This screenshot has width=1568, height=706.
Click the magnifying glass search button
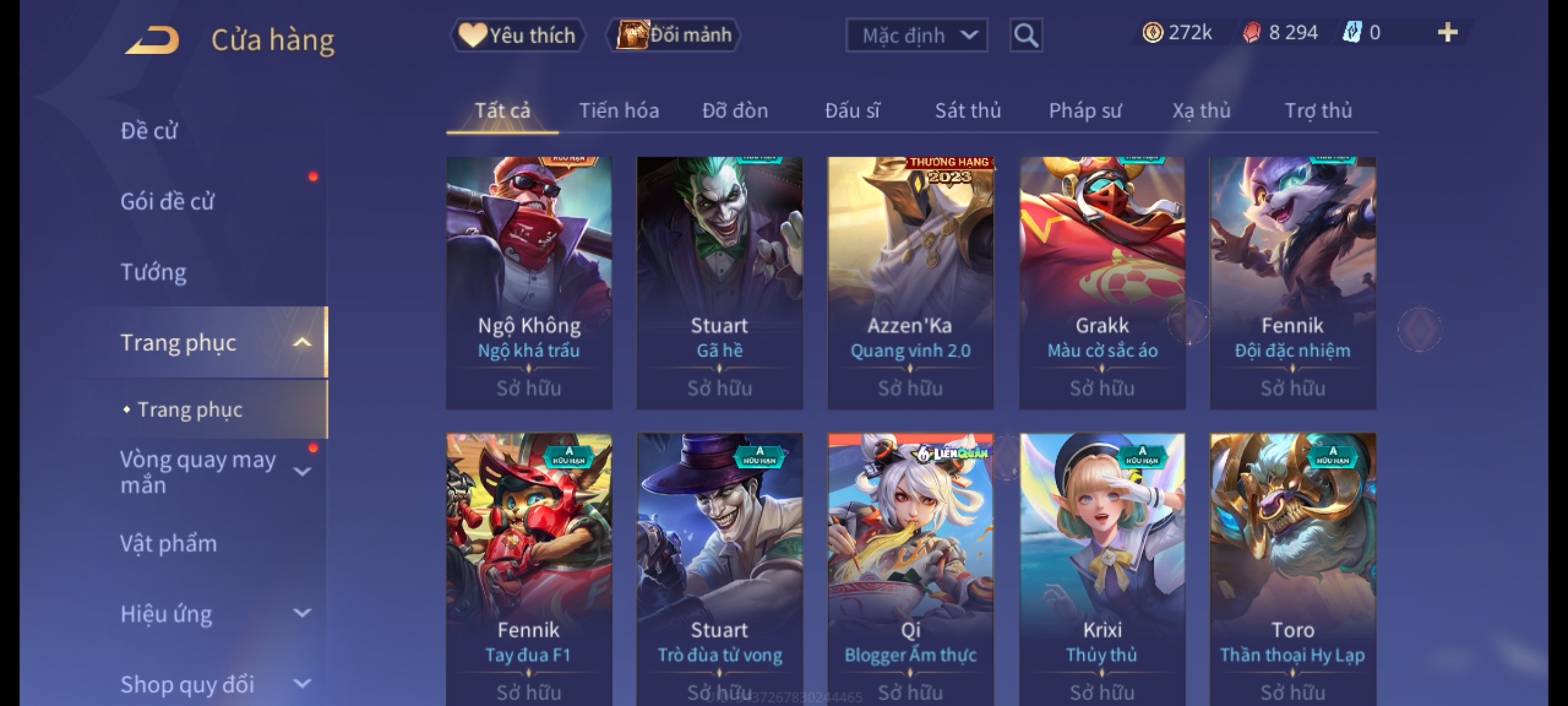tap(1026, 35)
